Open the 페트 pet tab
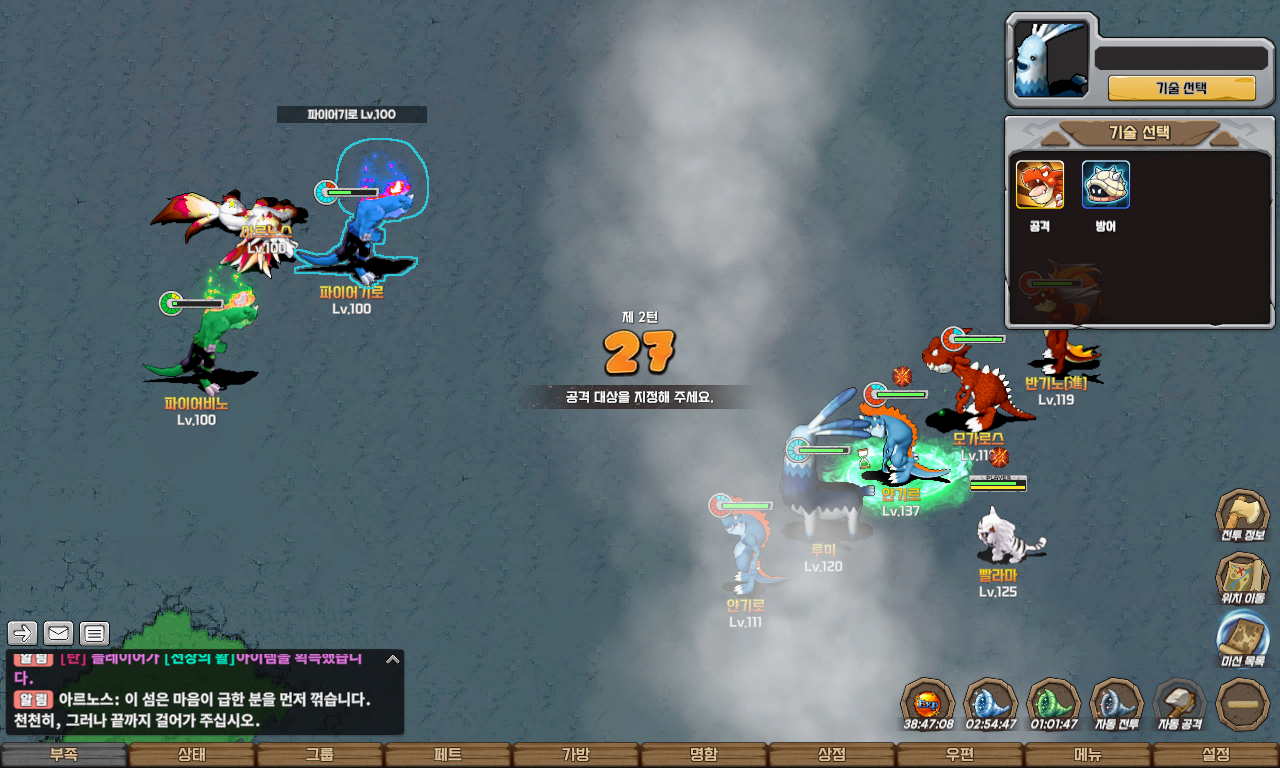1280x768 pixels. [x=448, y=755]
